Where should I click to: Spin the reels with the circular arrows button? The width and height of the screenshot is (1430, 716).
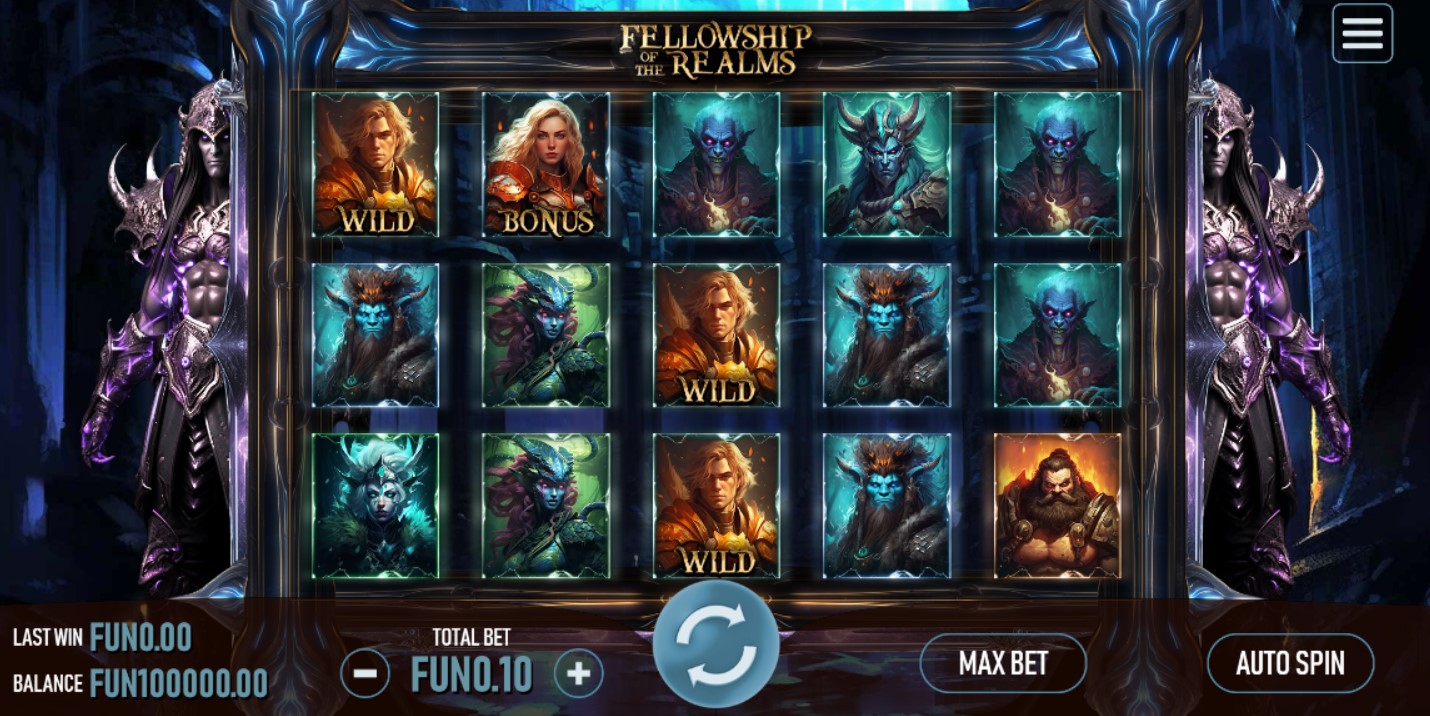pyautogui.click(x=716, y=645)
